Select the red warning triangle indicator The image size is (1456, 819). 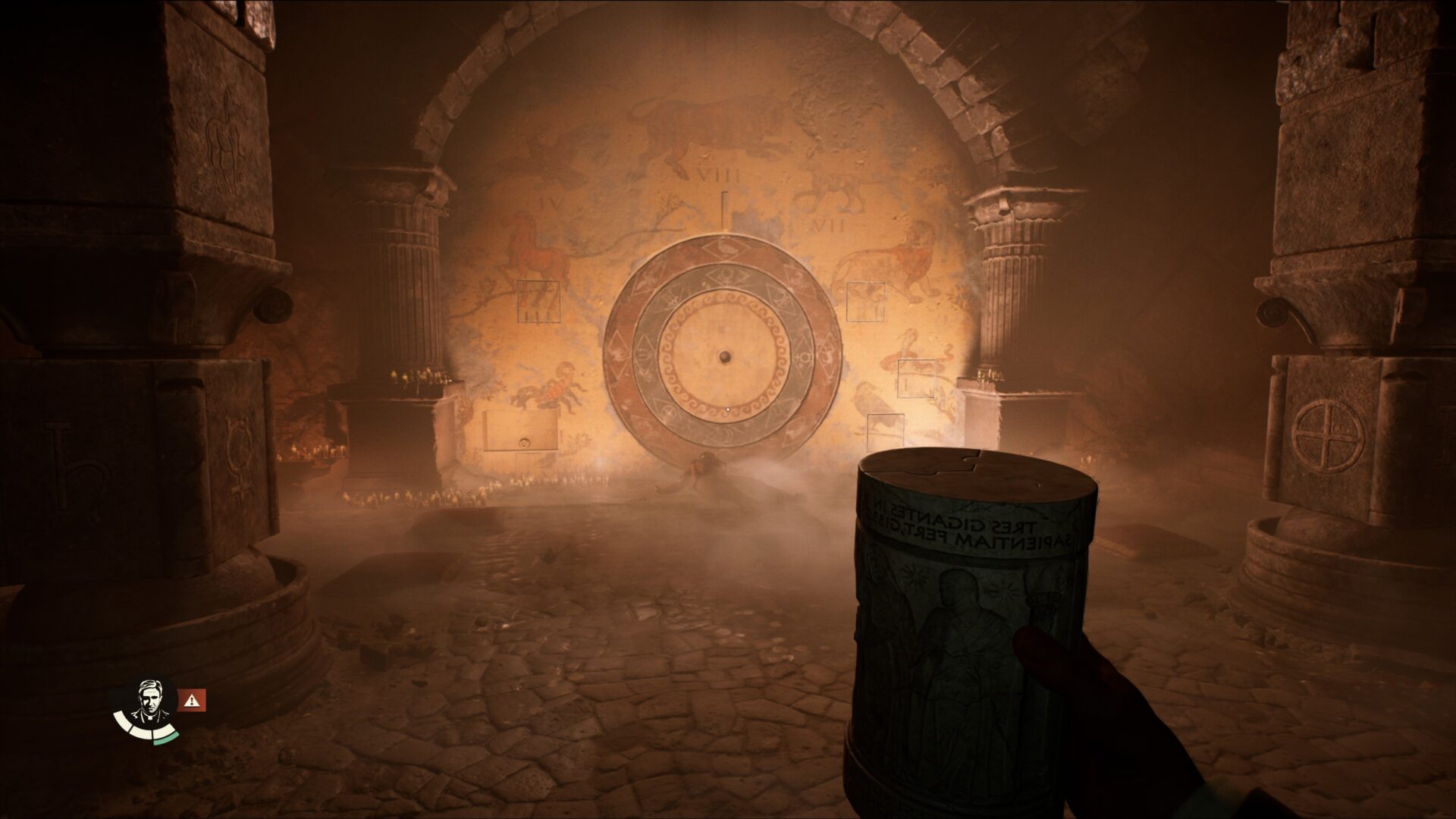(193, 701)
